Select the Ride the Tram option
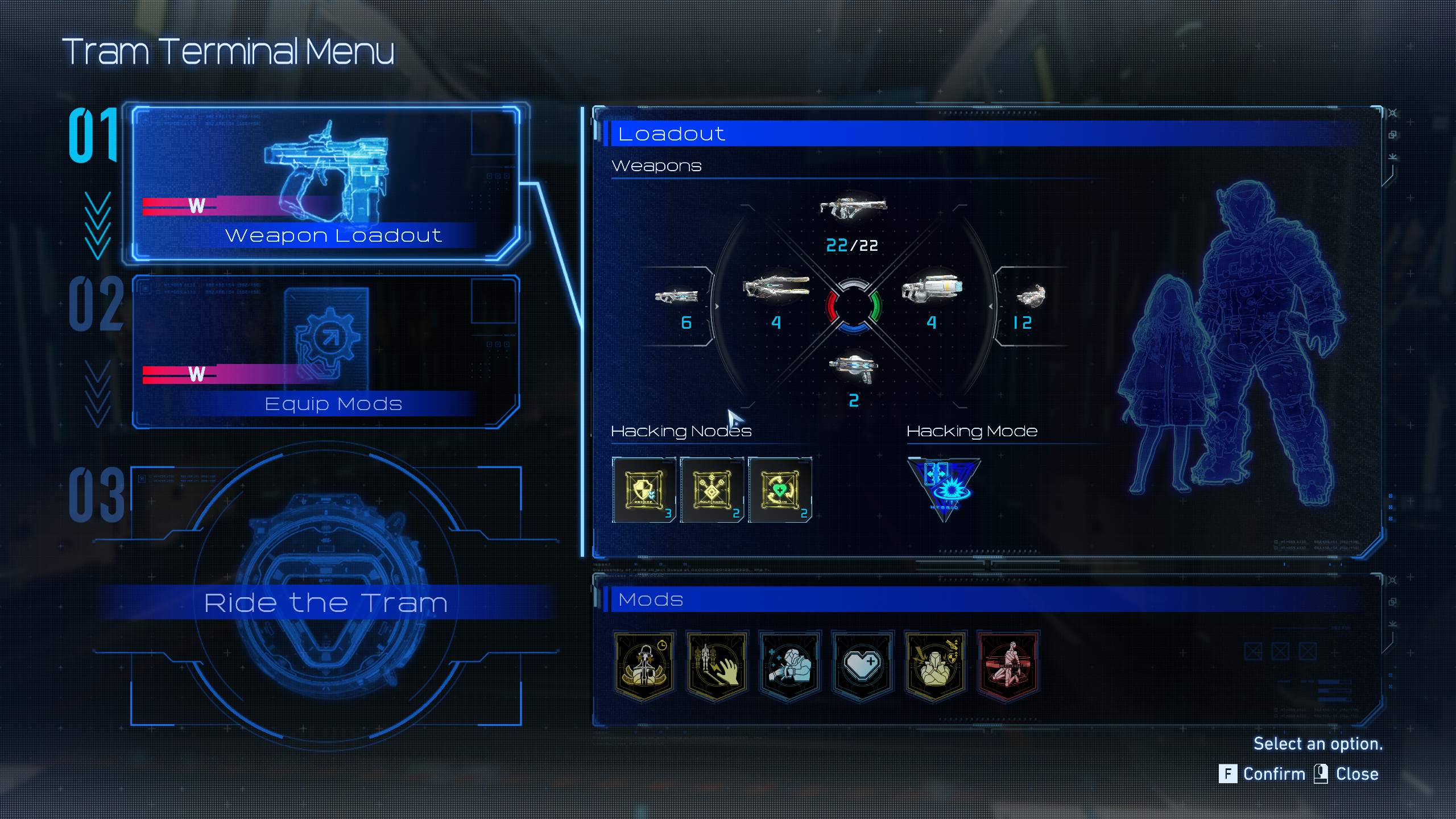Viewport: 1456px width, 819px height. [328, 602]
